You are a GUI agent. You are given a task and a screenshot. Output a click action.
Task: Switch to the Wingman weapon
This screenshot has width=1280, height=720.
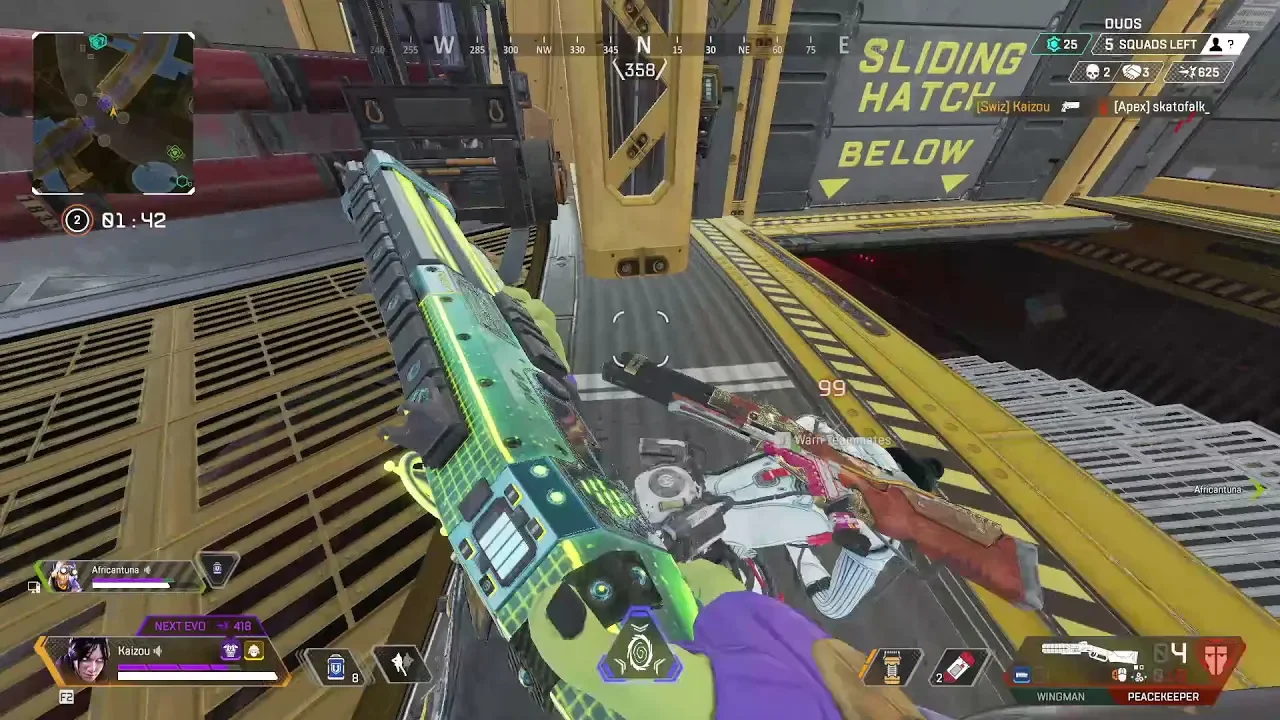click(1060, 697)
